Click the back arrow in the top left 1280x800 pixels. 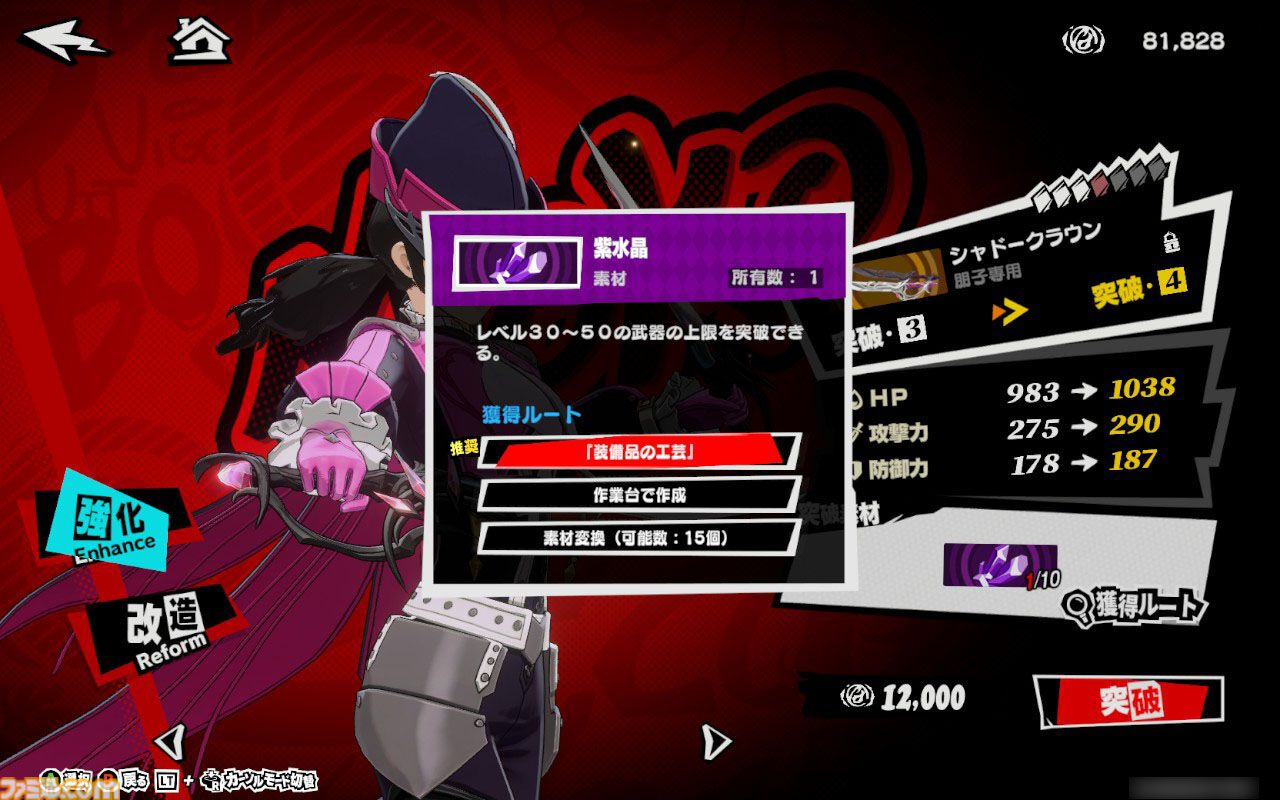pos(62,38)
